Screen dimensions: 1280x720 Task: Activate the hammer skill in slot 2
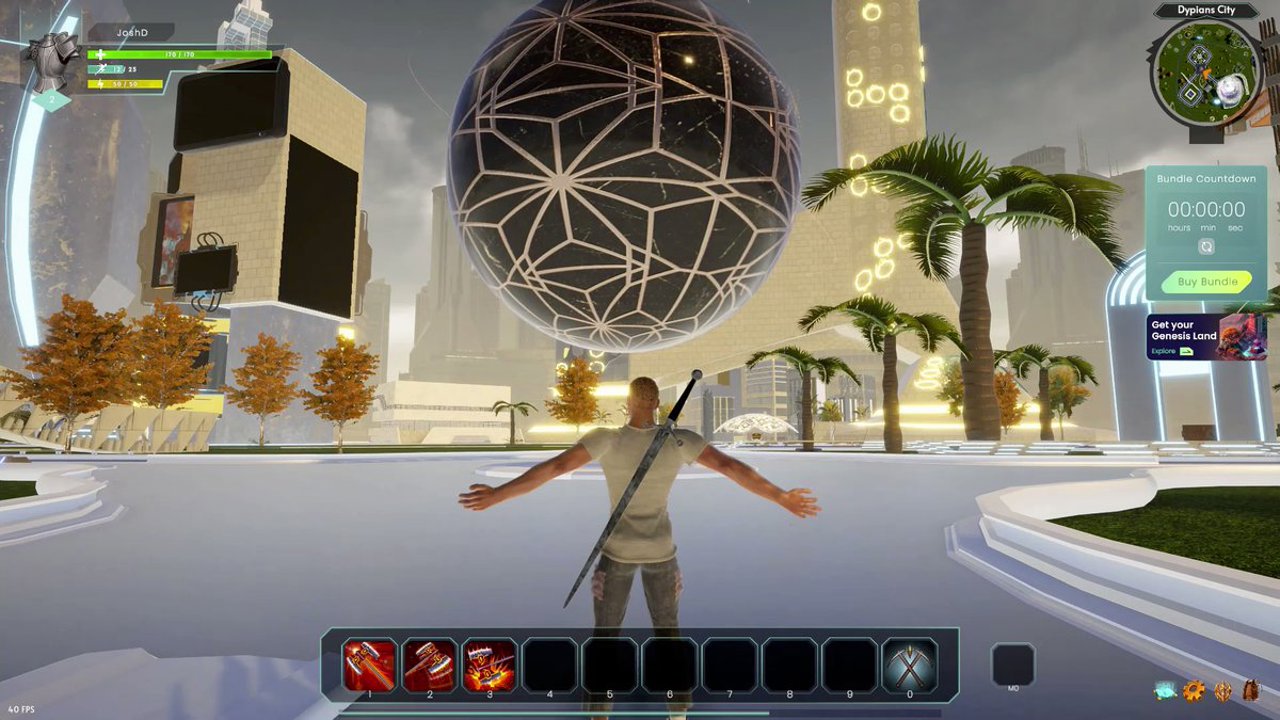tap(429, 665)
